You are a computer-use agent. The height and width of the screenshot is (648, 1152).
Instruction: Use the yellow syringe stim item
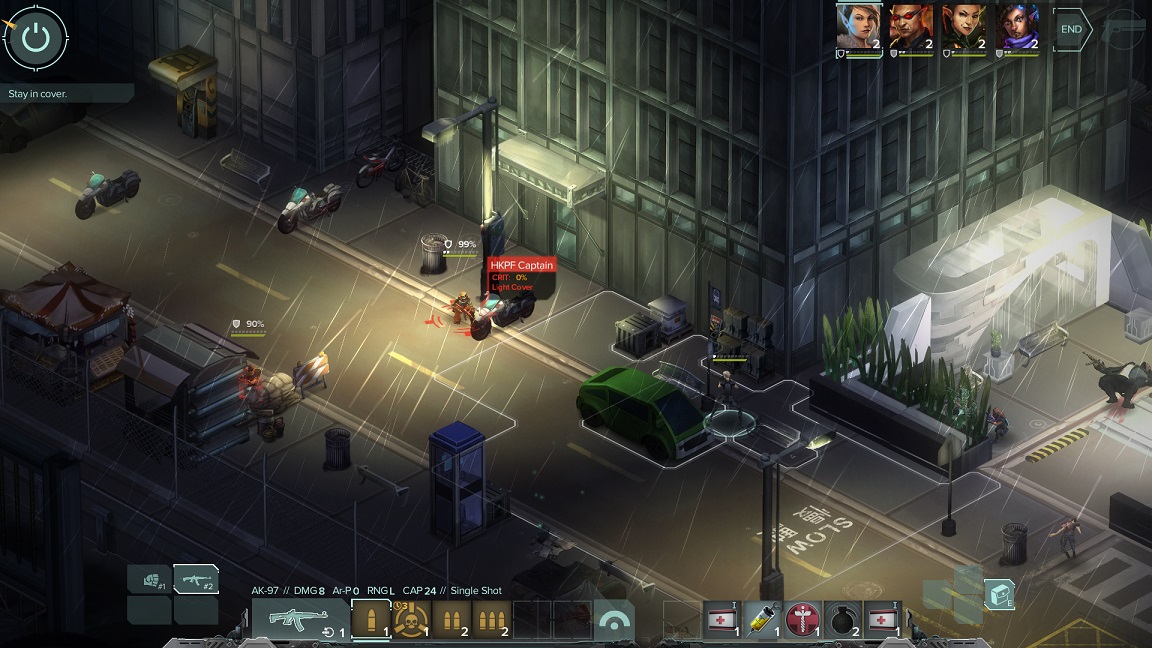coord(763,620)
